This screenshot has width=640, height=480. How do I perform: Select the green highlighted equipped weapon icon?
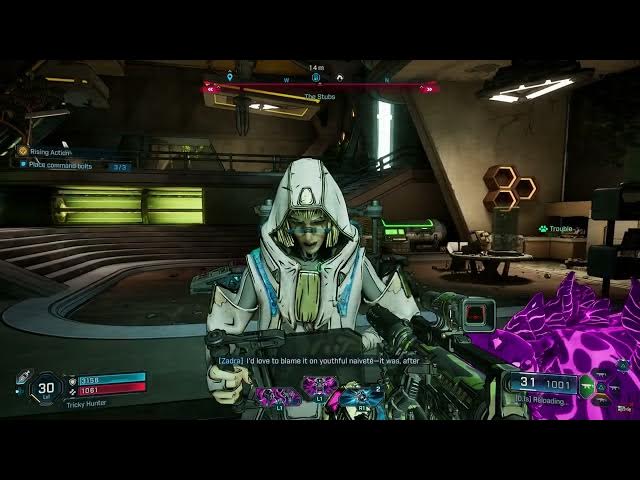[x=588, y=382]
